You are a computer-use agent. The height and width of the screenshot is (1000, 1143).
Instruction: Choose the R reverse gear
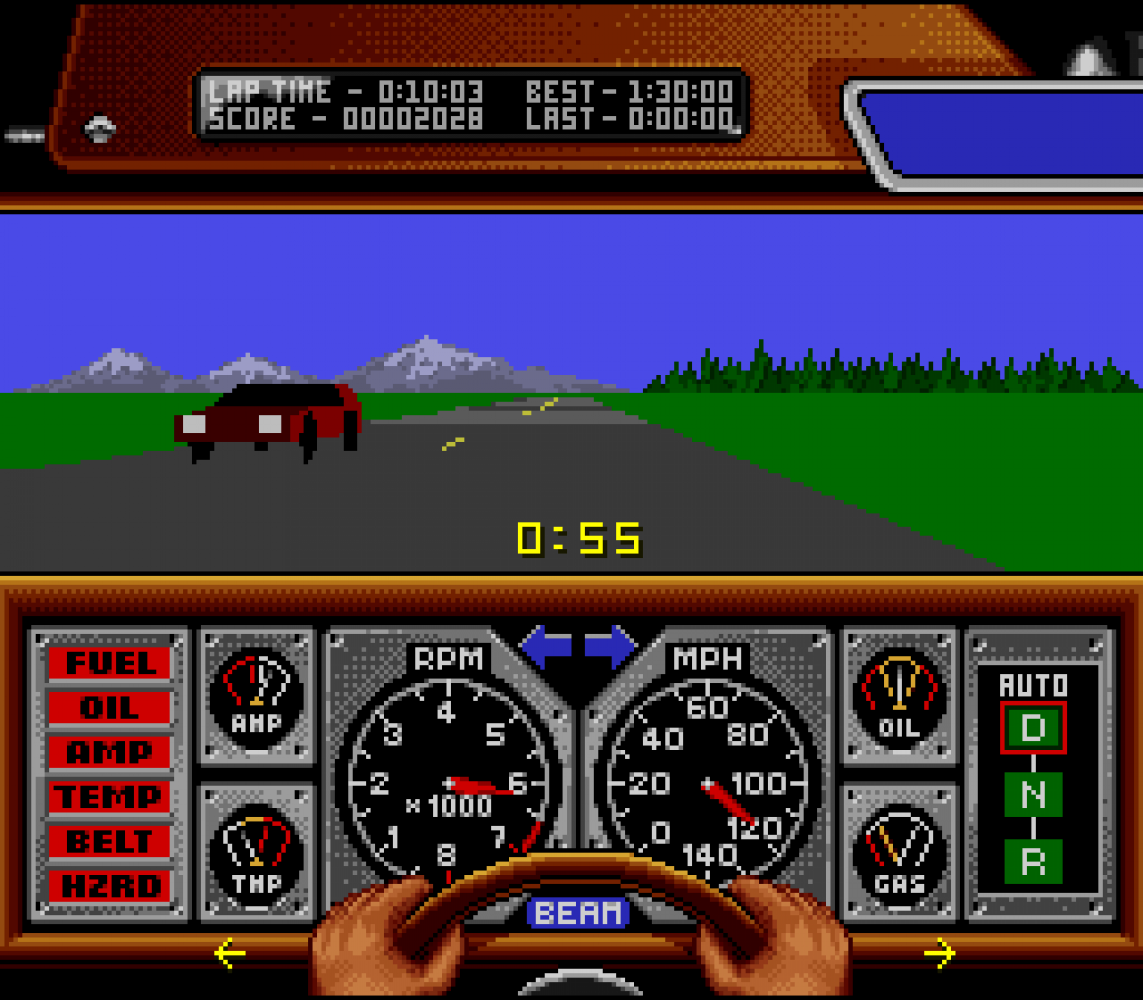(x=1033, y=860)
